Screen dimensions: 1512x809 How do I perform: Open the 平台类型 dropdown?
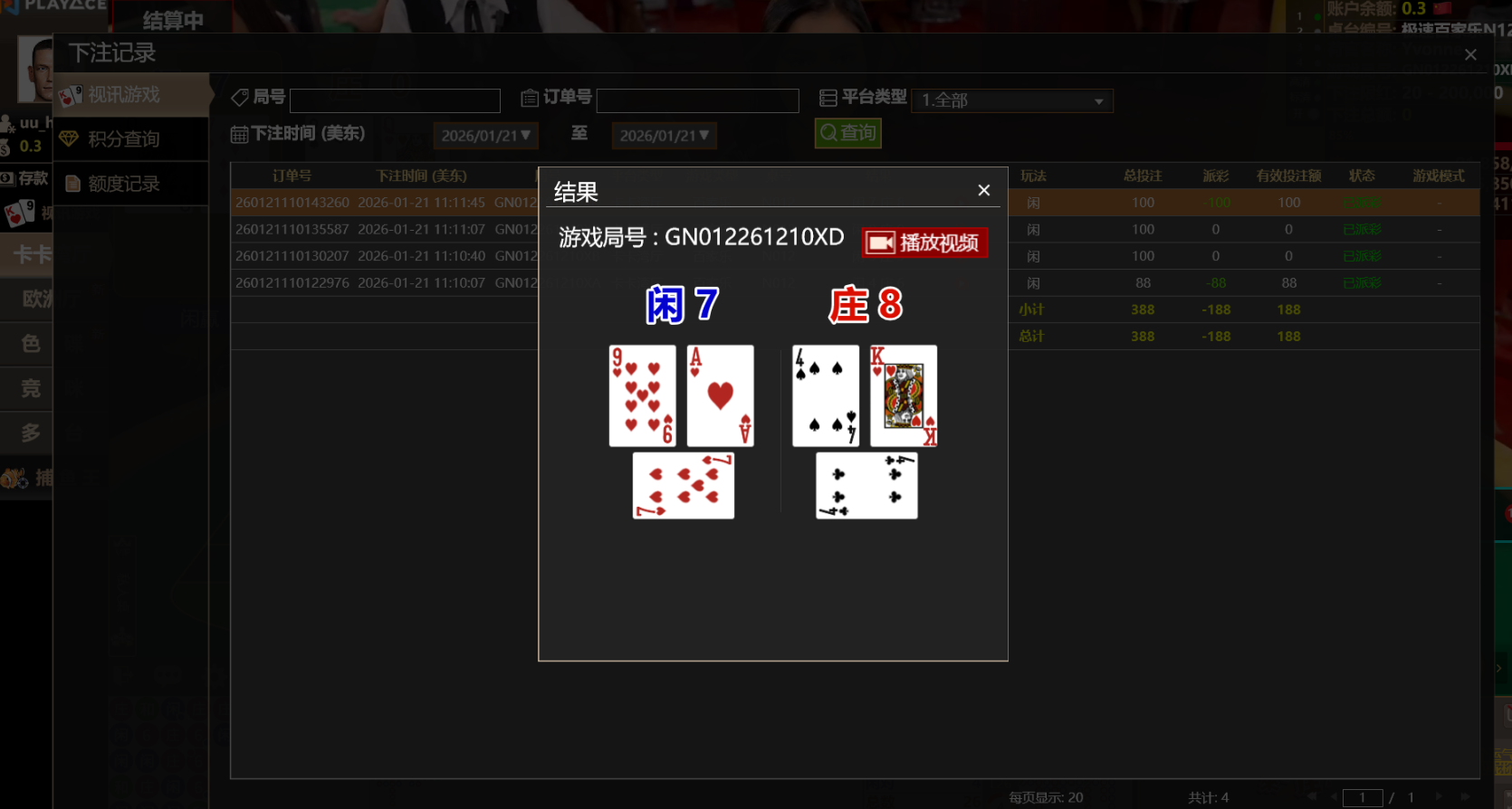1011,100
